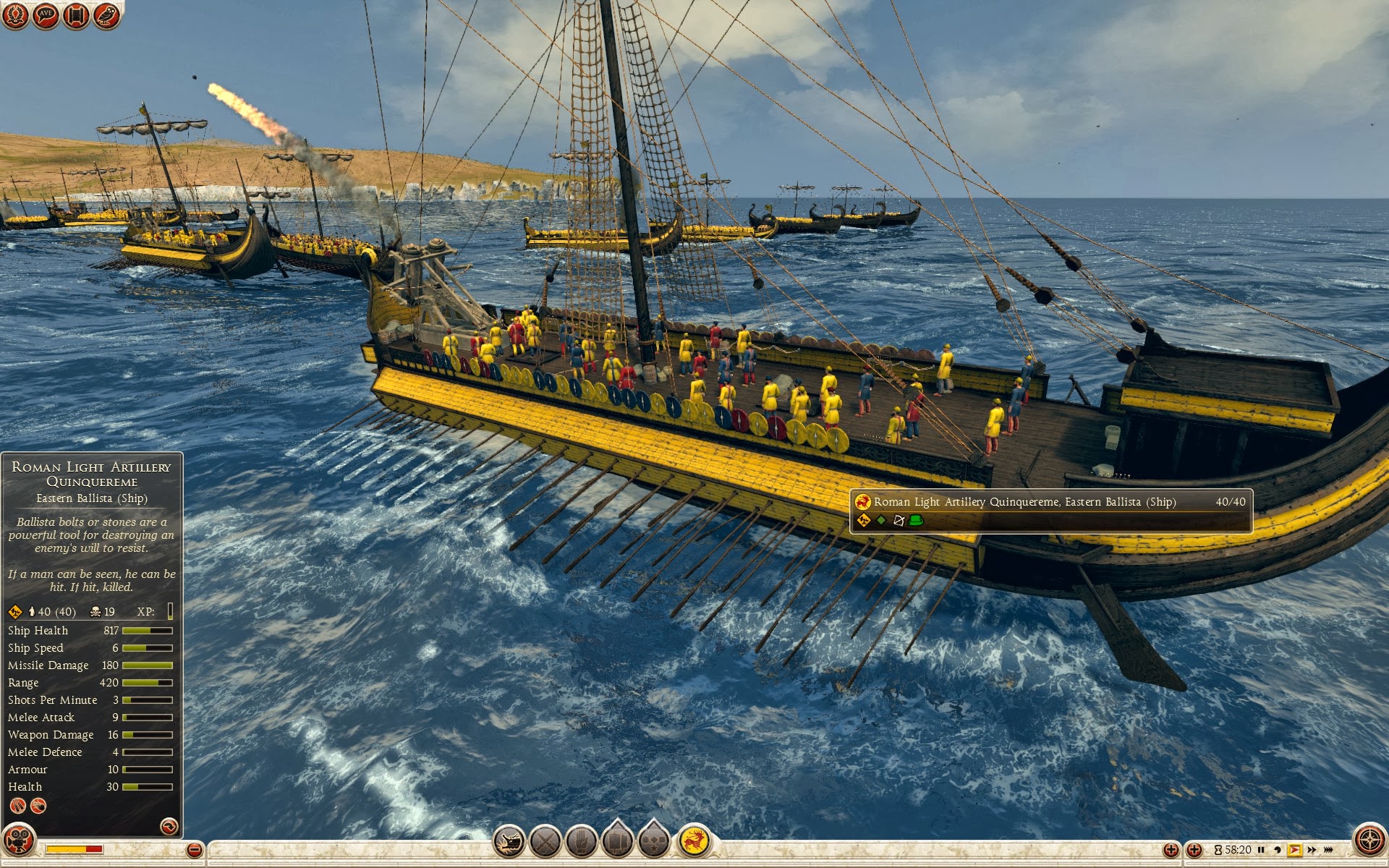1389x868 pixels.
Task: Set battle to slow motion speed
Action: (1278, 850)
